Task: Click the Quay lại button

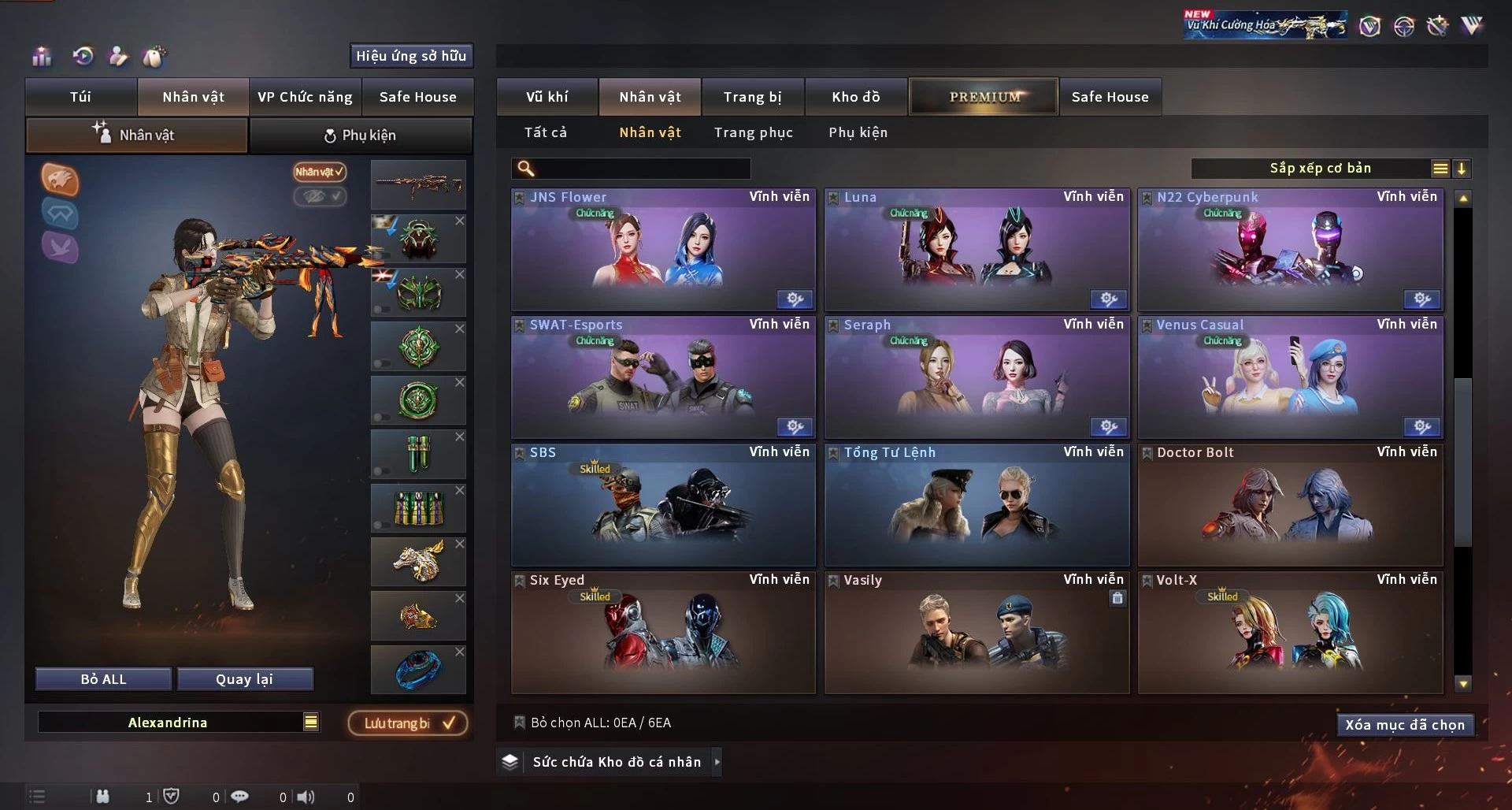Action: click(x=244, y=679)
